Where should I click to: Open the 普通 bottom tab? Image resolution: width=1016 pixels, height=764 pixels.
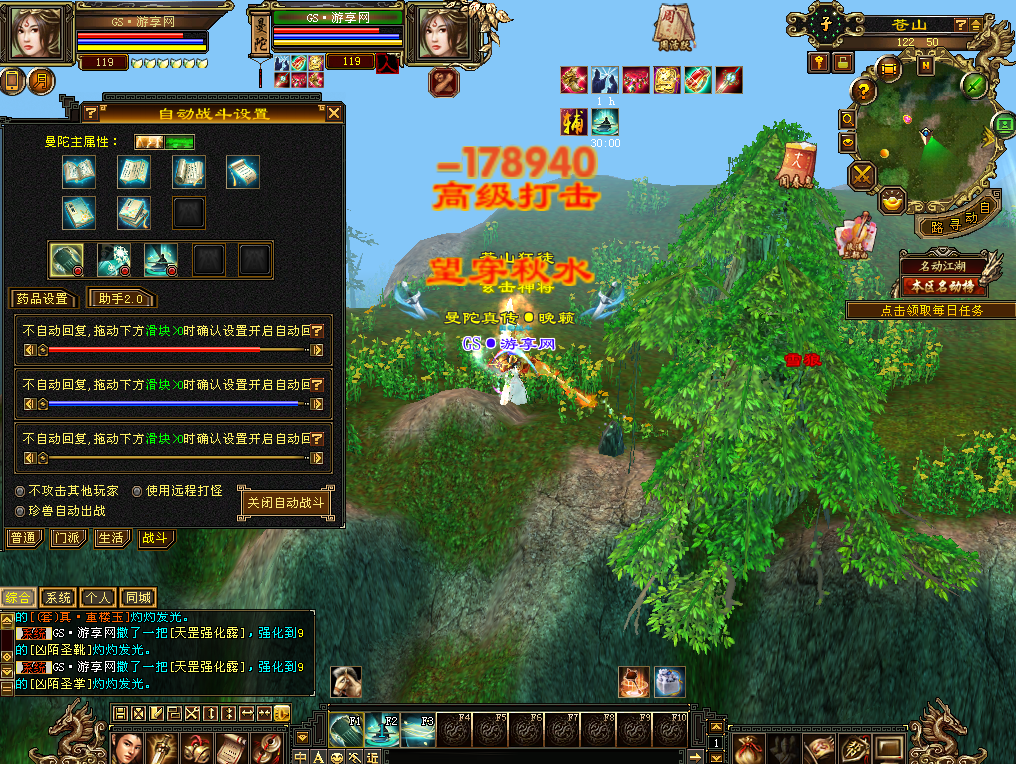pos(24,538)
